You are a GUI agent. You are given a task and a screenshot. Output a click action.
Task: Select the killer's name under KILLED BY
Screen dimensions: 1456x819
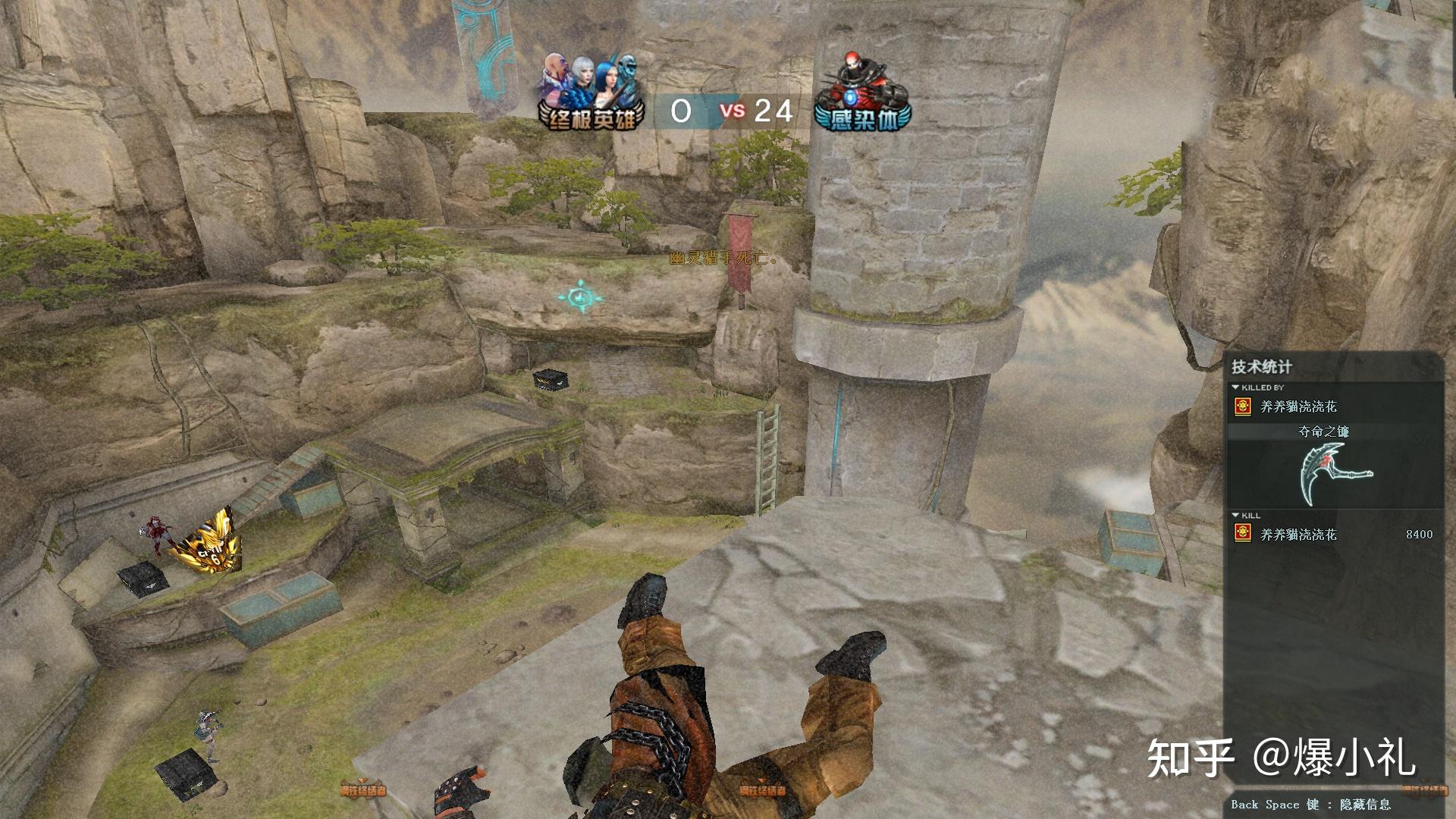tap(1298, 407)
